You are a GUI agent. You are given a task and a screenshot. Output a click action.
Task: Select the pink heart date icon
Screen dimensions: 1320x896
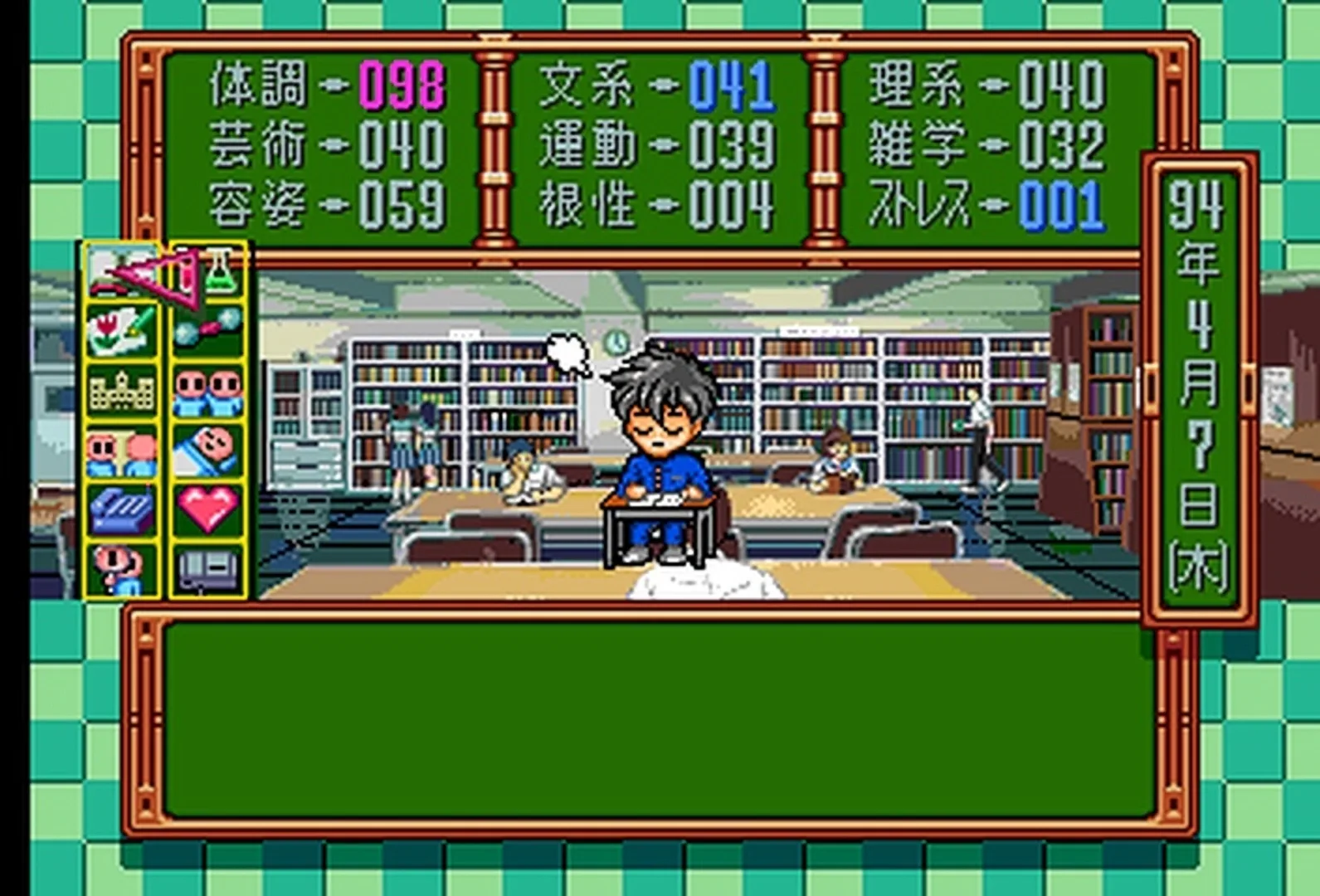pos(209,506)
